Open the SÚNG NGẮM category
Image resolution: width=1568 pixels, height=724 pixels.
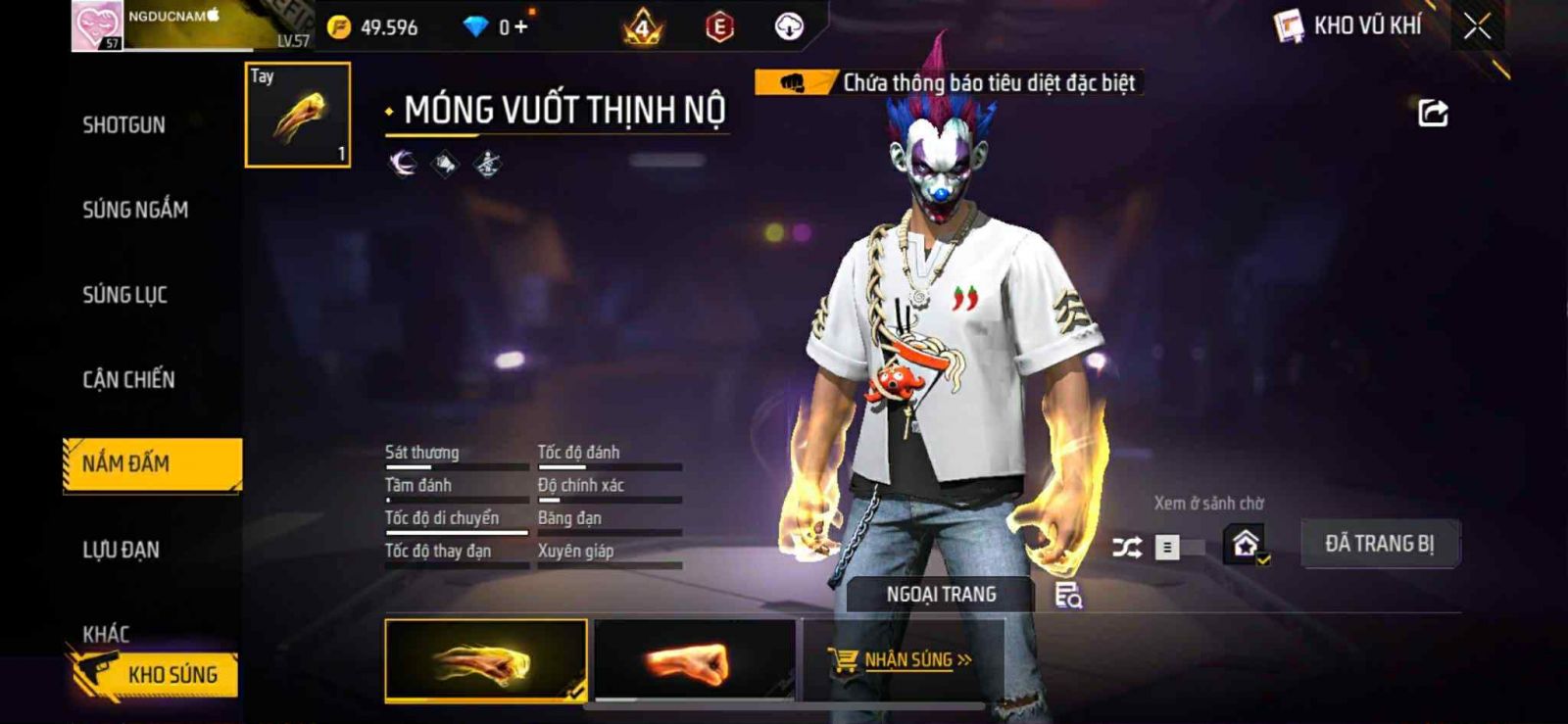pos(135,209)
